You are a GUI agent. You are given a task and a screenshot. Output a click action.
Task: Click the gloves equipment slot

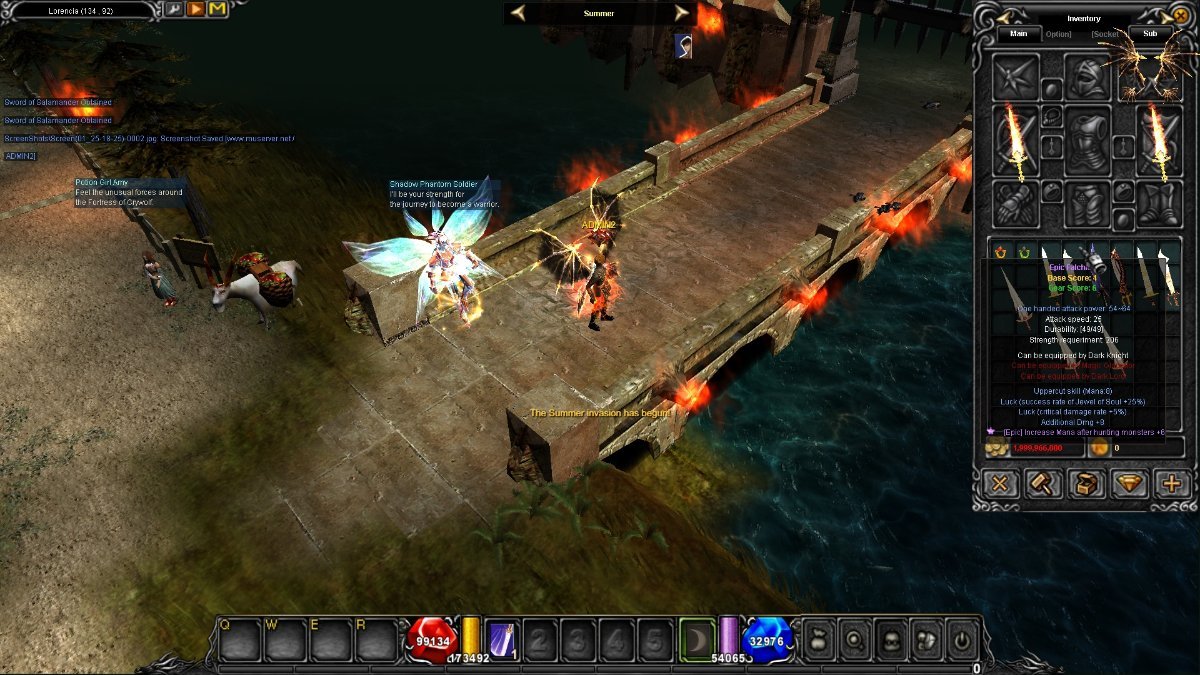[x=1015, y=203]
